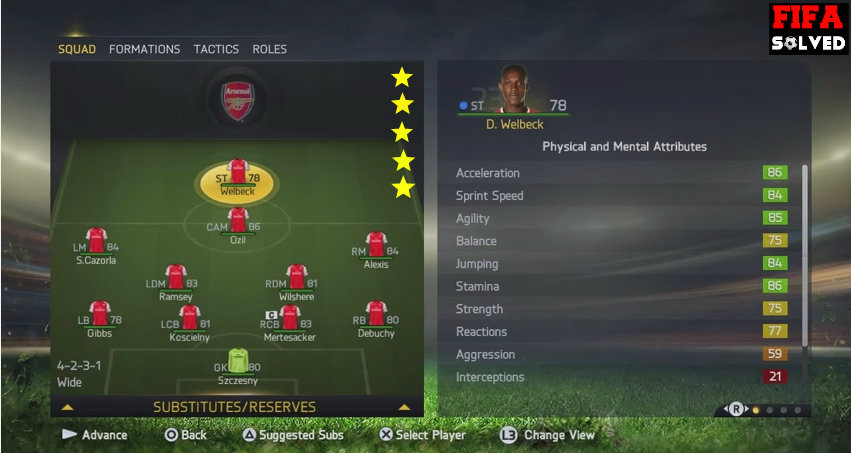The image size is (851, 453).
Task: Select the Roles tab
Action: (269, 49)
